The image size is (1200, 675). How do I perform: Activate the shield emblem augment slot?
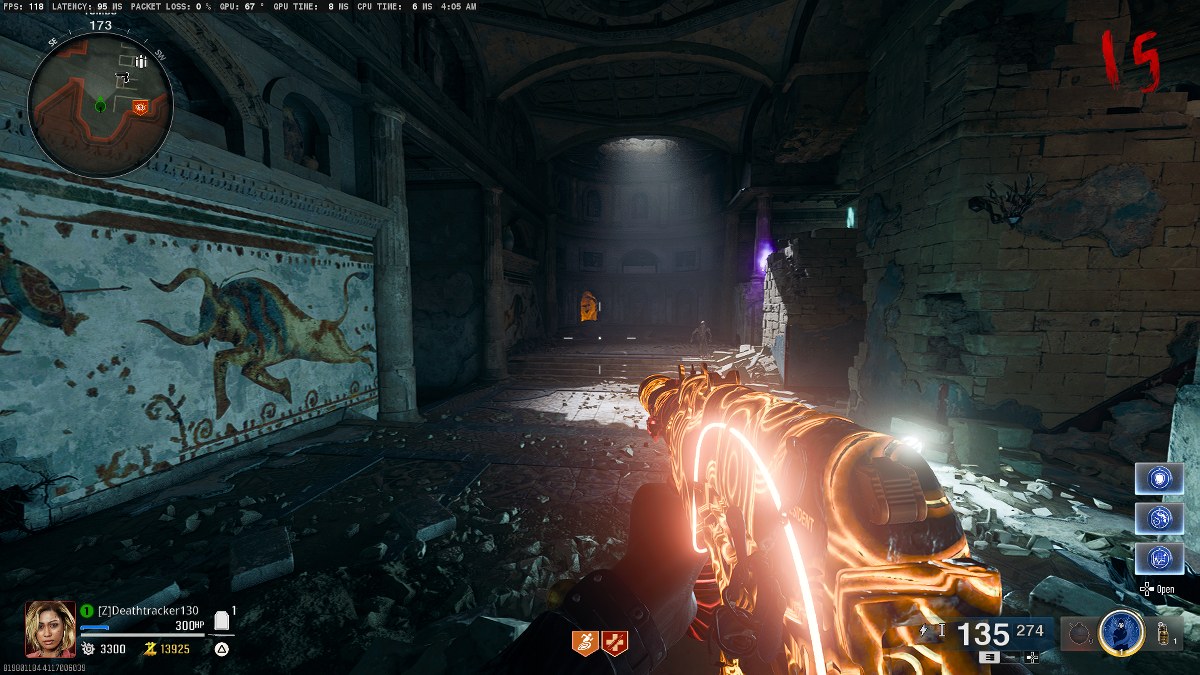pos(1159,478)
